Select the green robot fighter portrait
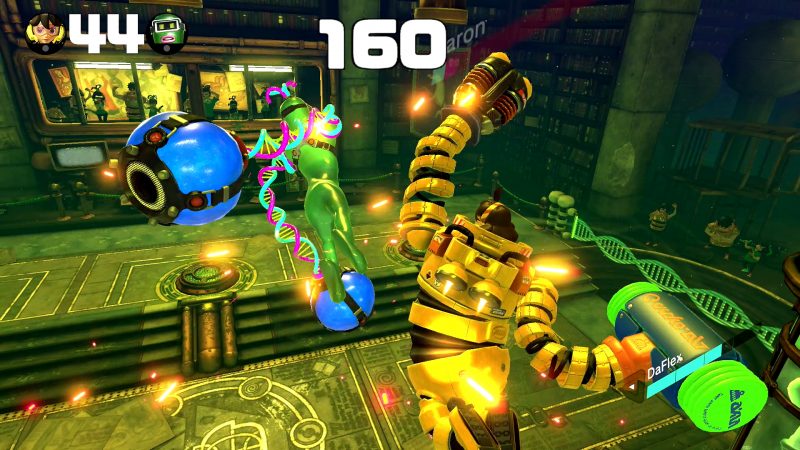This screenshot has width=800, height=450. click(x=168, y=34)
